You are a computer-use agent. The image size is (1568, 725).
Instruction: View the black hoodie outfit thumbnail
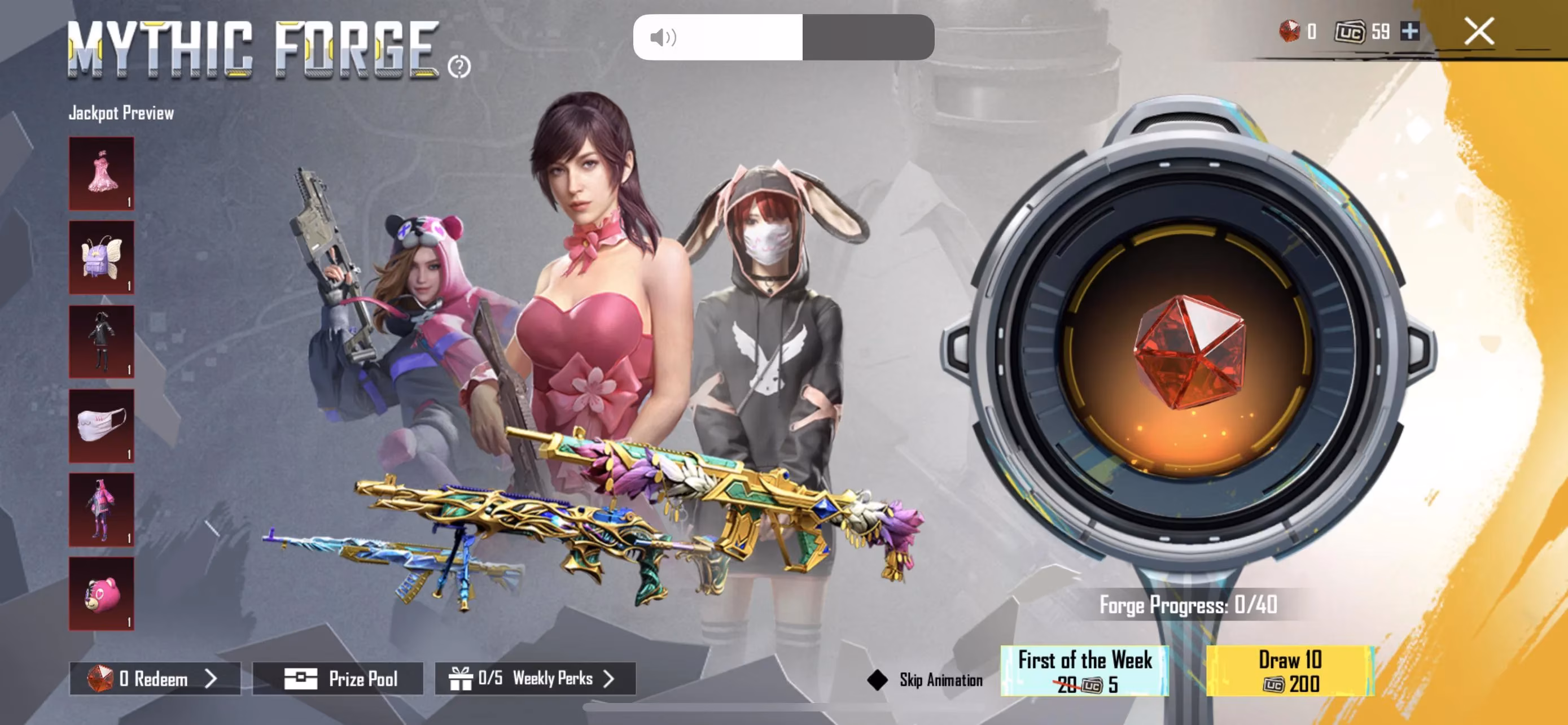(102, 342)
